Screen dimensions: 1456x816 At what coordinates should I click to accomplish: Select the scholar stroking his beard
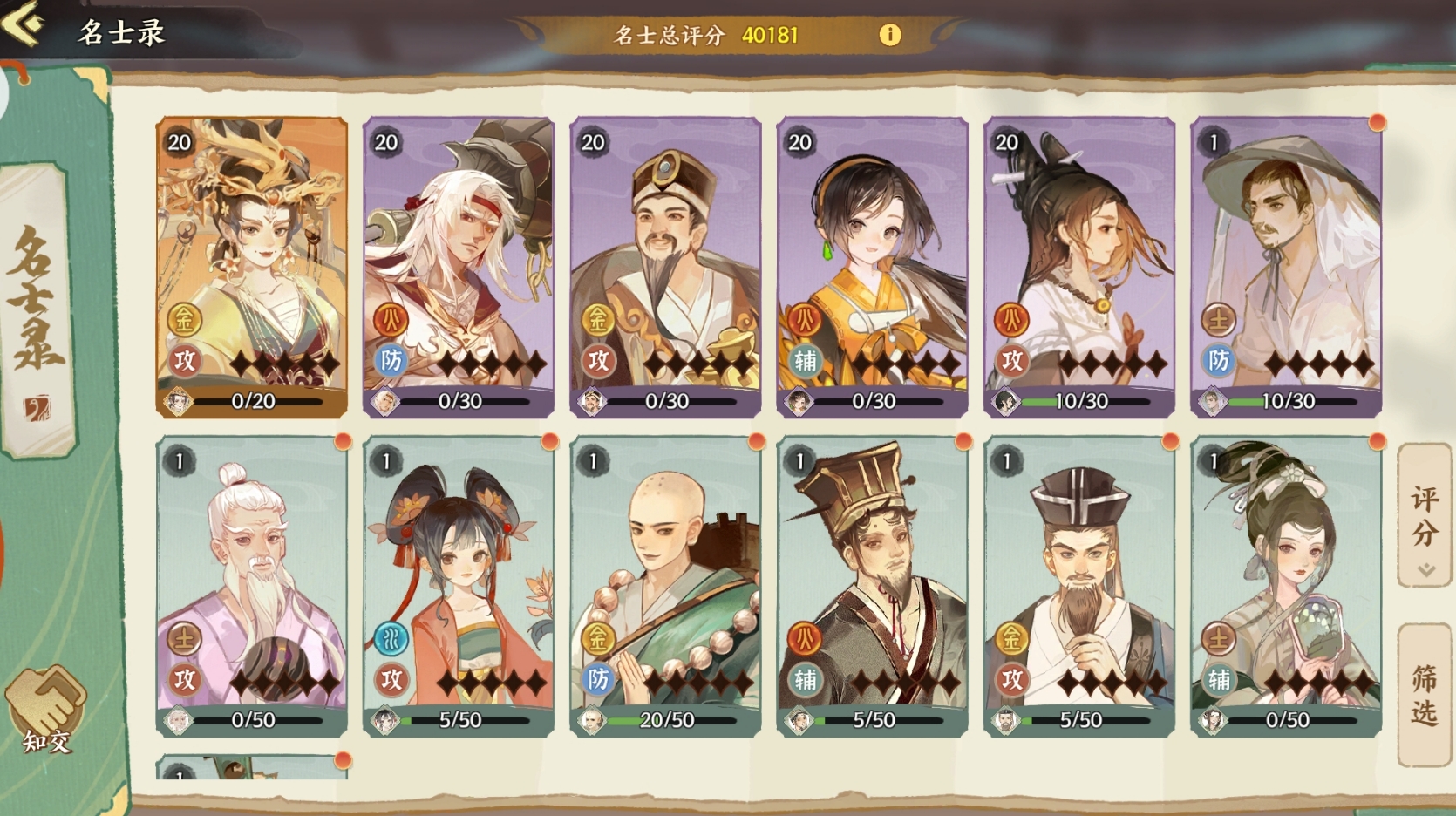1079,586
